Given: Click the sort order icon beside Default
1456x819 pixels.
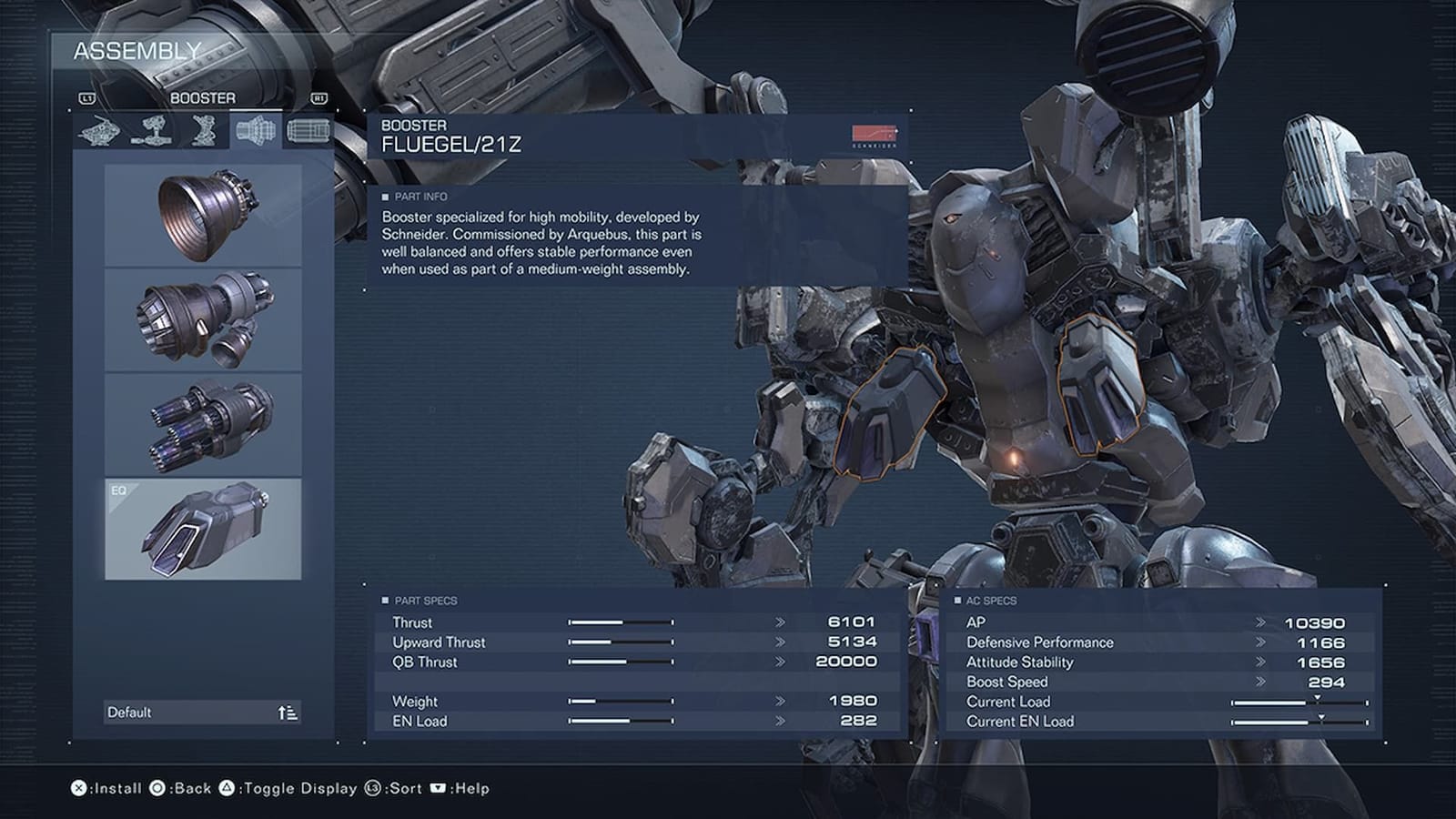Looking at the screenshot, I should point(288,713).
